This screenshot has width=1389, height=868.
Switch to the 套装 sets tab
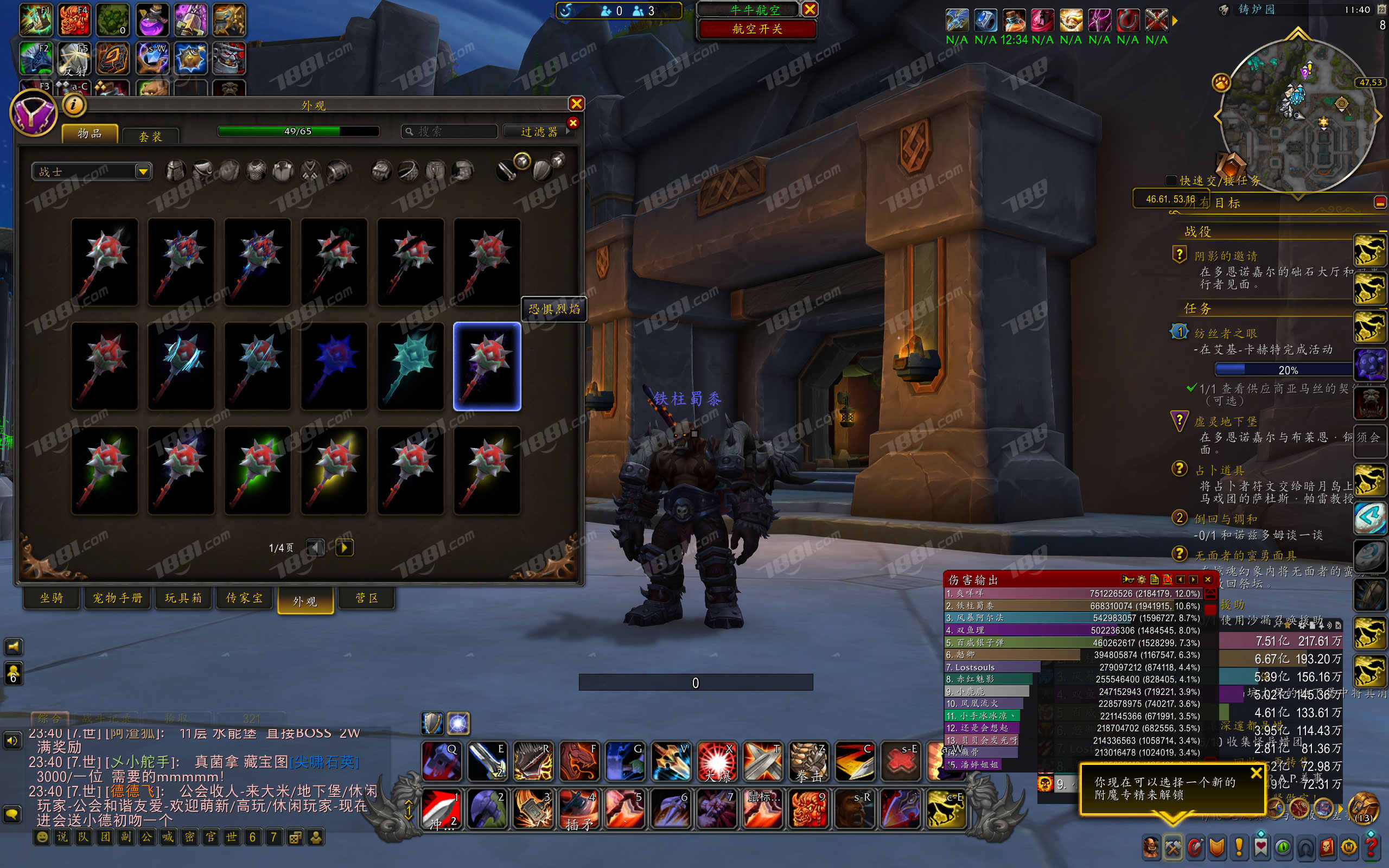(x=150, y=136)
